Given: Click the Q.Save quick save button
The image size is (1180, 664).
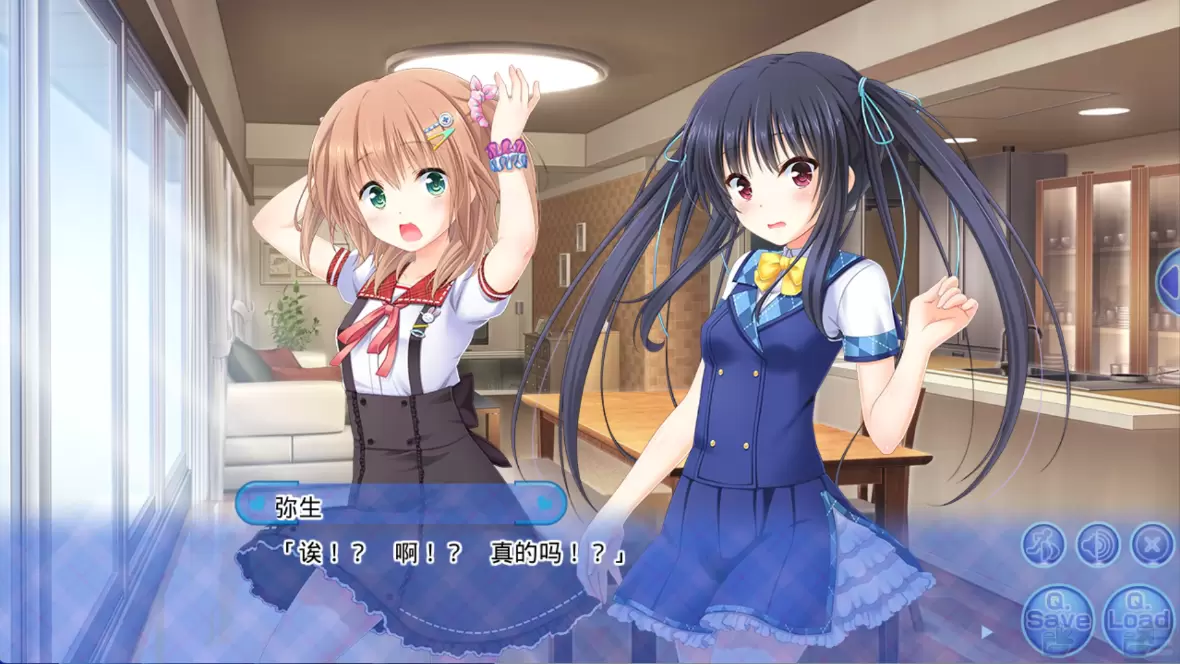Looking at the screenshot, I should click(1058, 619).
